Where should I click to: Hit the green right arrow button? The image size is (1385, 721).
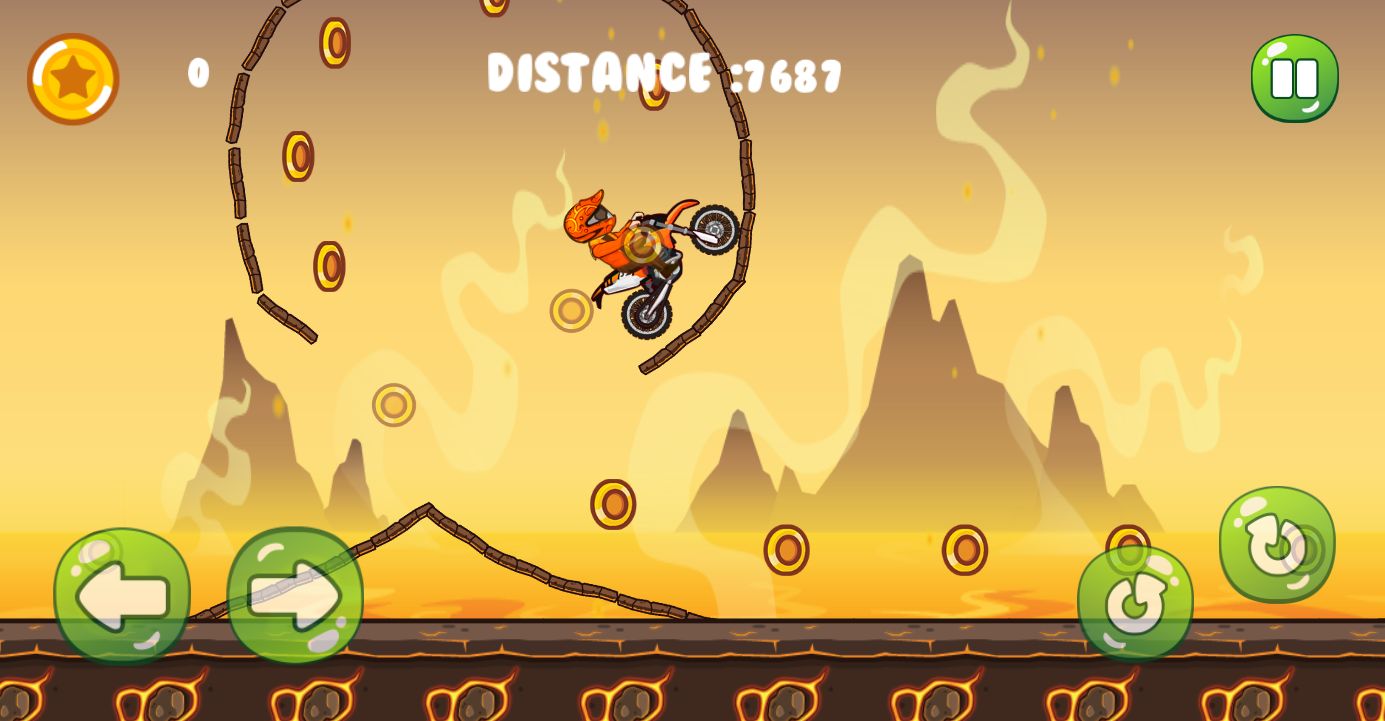click(295, 596)
